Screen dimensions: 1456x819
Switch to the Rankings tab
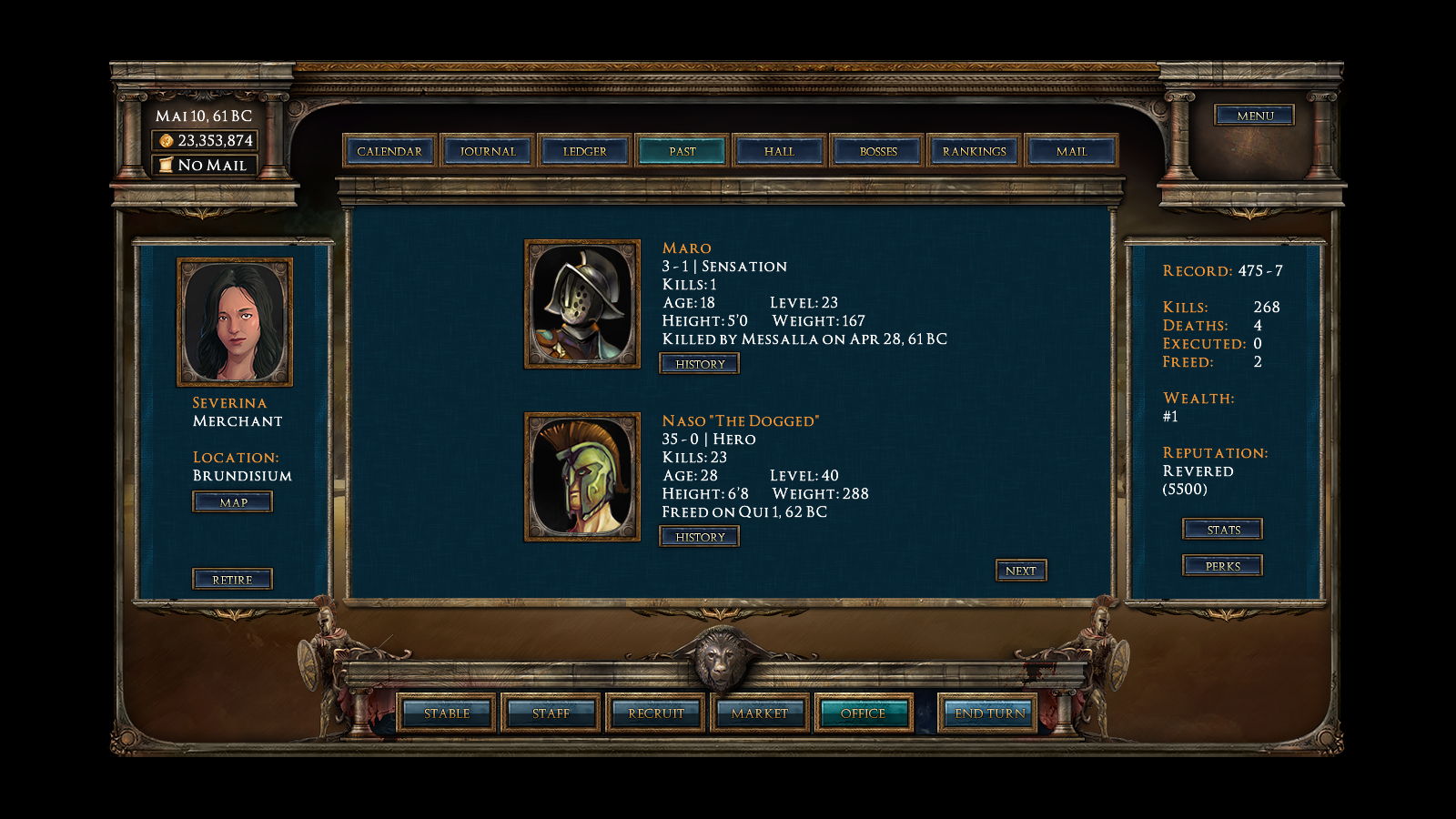pos(975,151)
